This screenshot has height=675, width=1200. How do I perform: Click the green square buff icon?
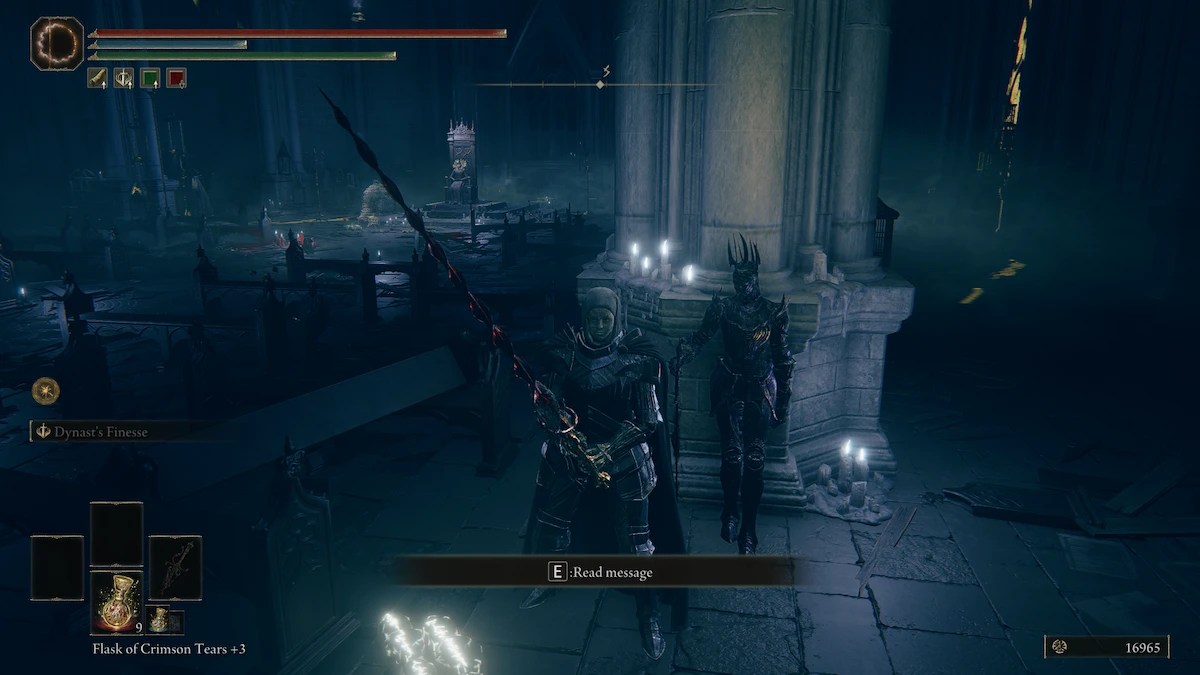pos(150,78)
